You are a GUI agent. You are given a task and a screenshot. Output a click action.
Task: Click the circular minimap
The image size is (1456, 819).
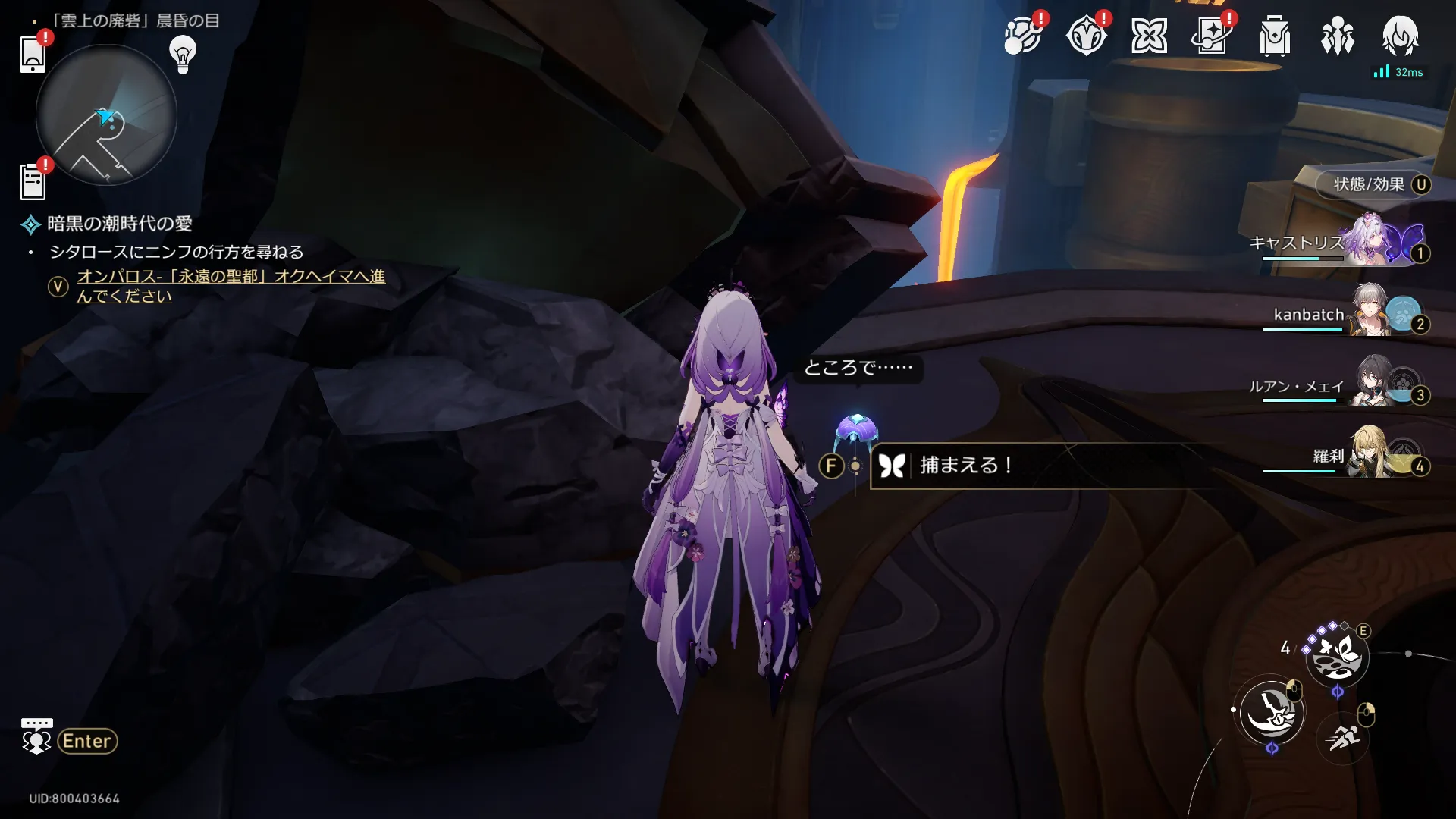pyautogui.click(x=106, y=115)
